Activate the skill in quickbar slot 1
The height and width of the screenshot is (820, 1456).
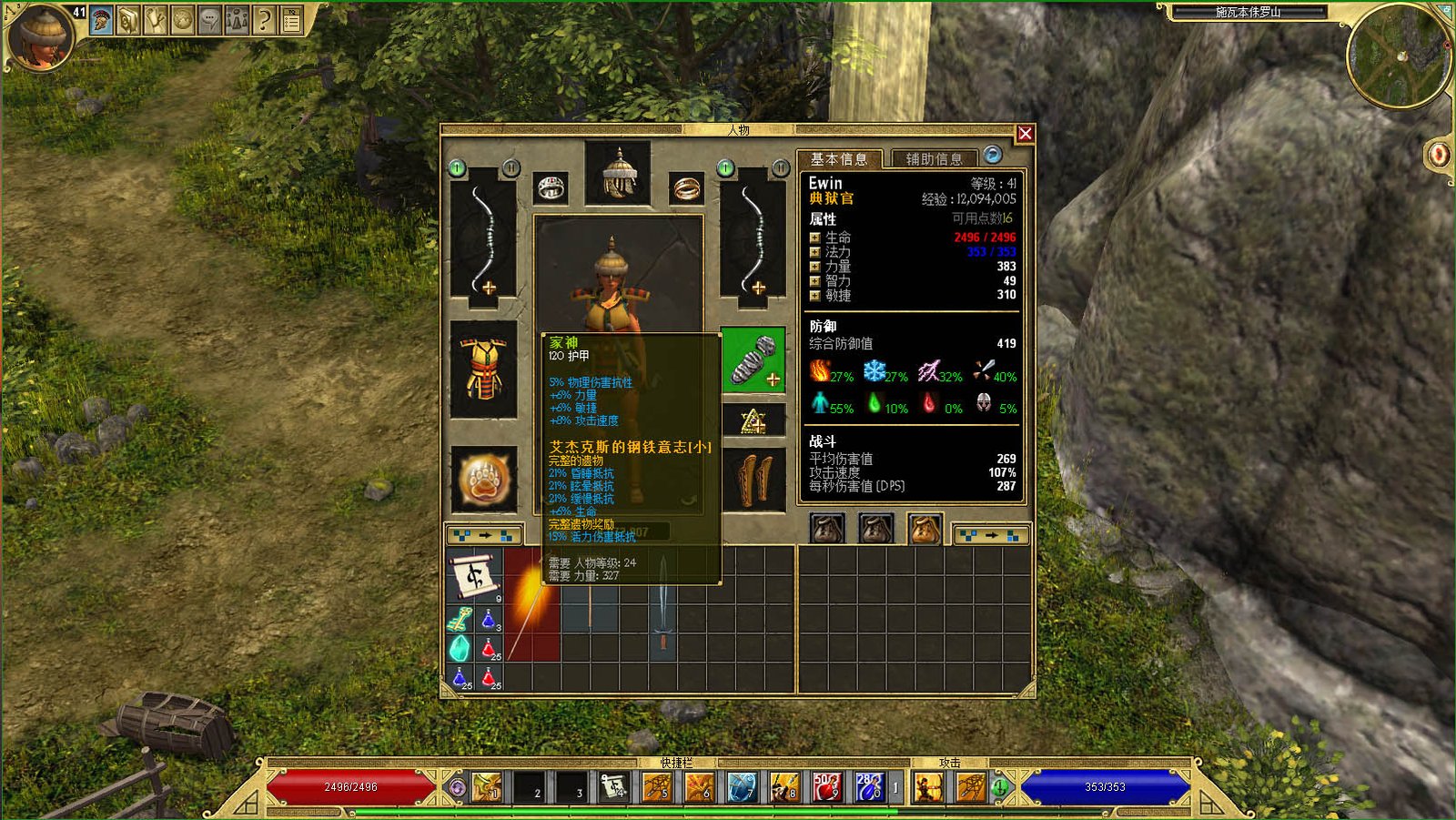(x=484, y=786)
